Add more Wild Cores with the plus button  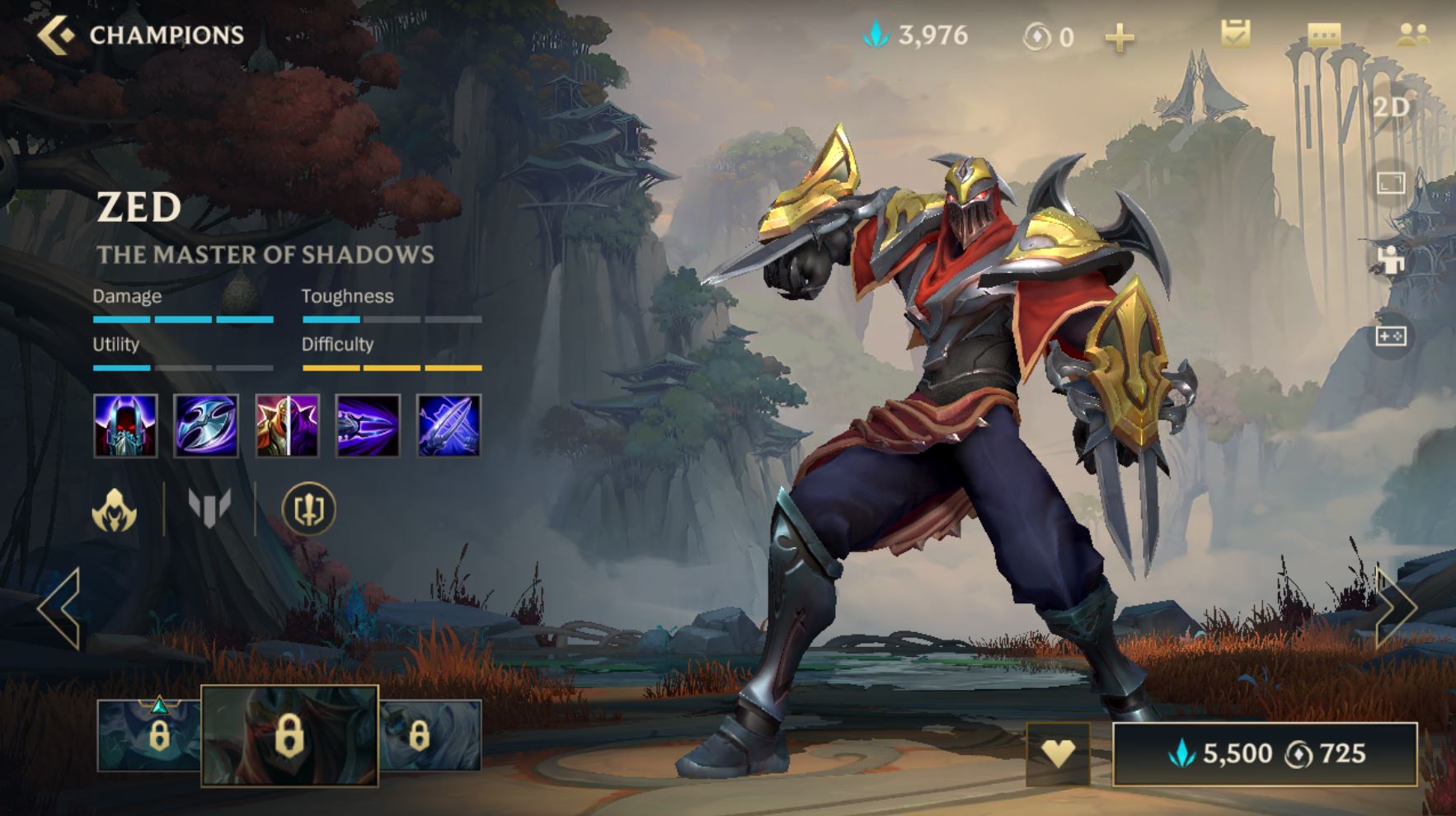(x=1119, y=37)
